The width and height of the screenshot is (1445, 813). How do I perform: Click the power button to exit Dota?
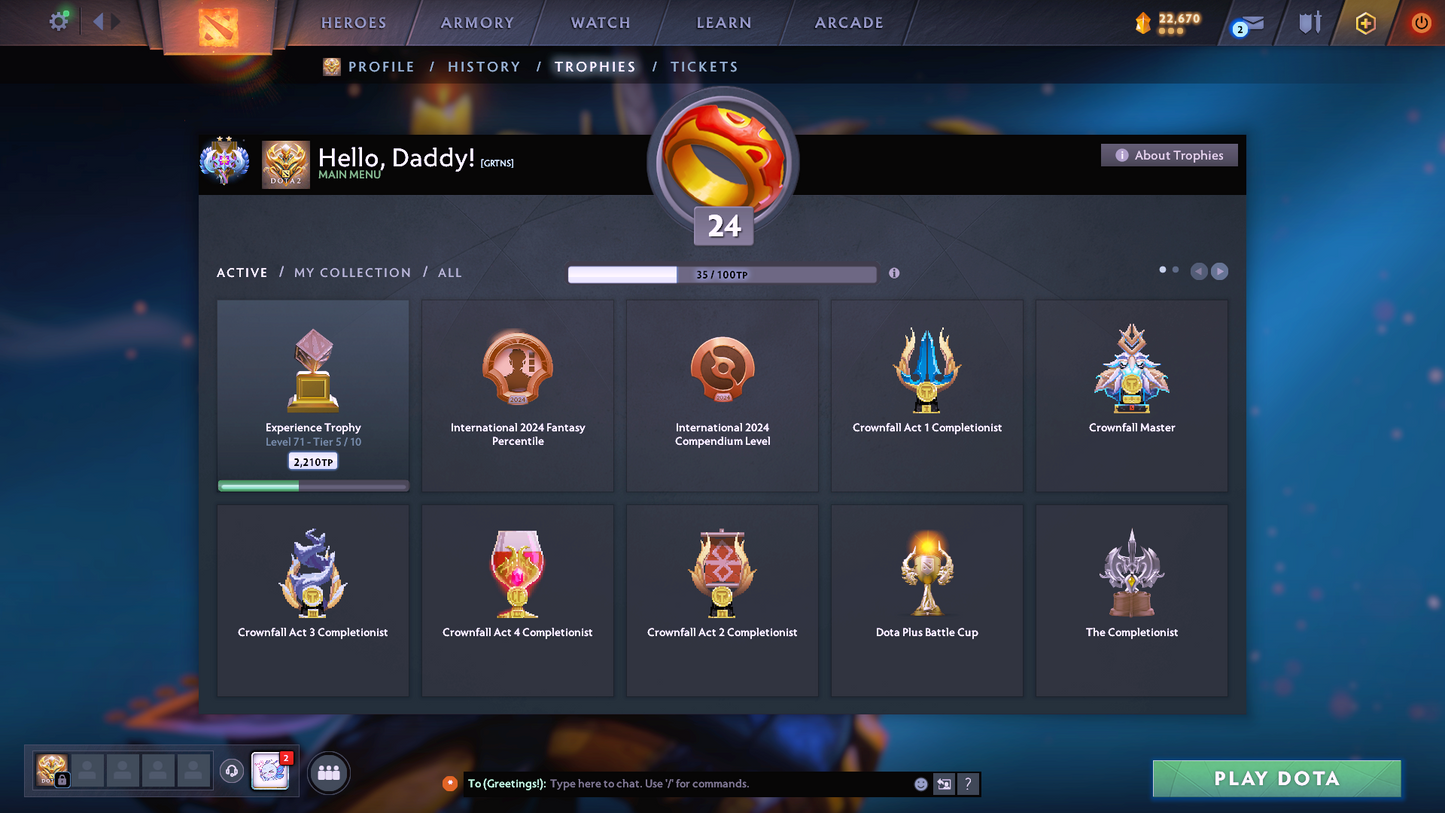click(1421, 22)
